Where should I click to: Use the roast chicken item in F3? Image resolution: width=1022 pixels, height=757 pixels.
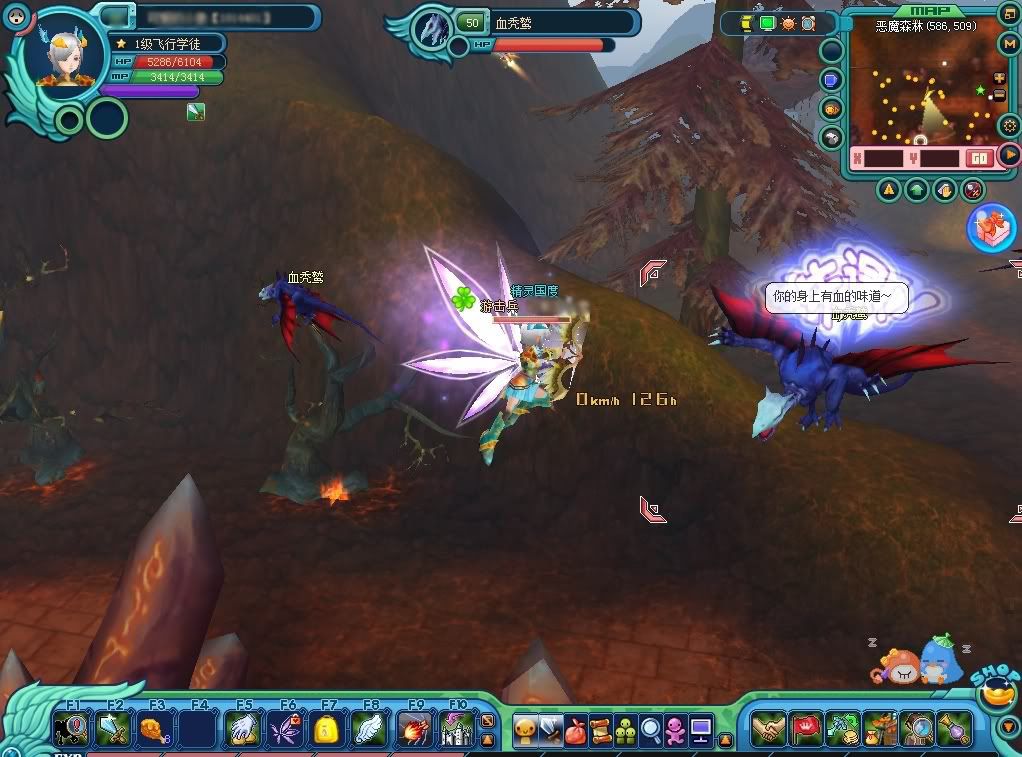point(155,729)
